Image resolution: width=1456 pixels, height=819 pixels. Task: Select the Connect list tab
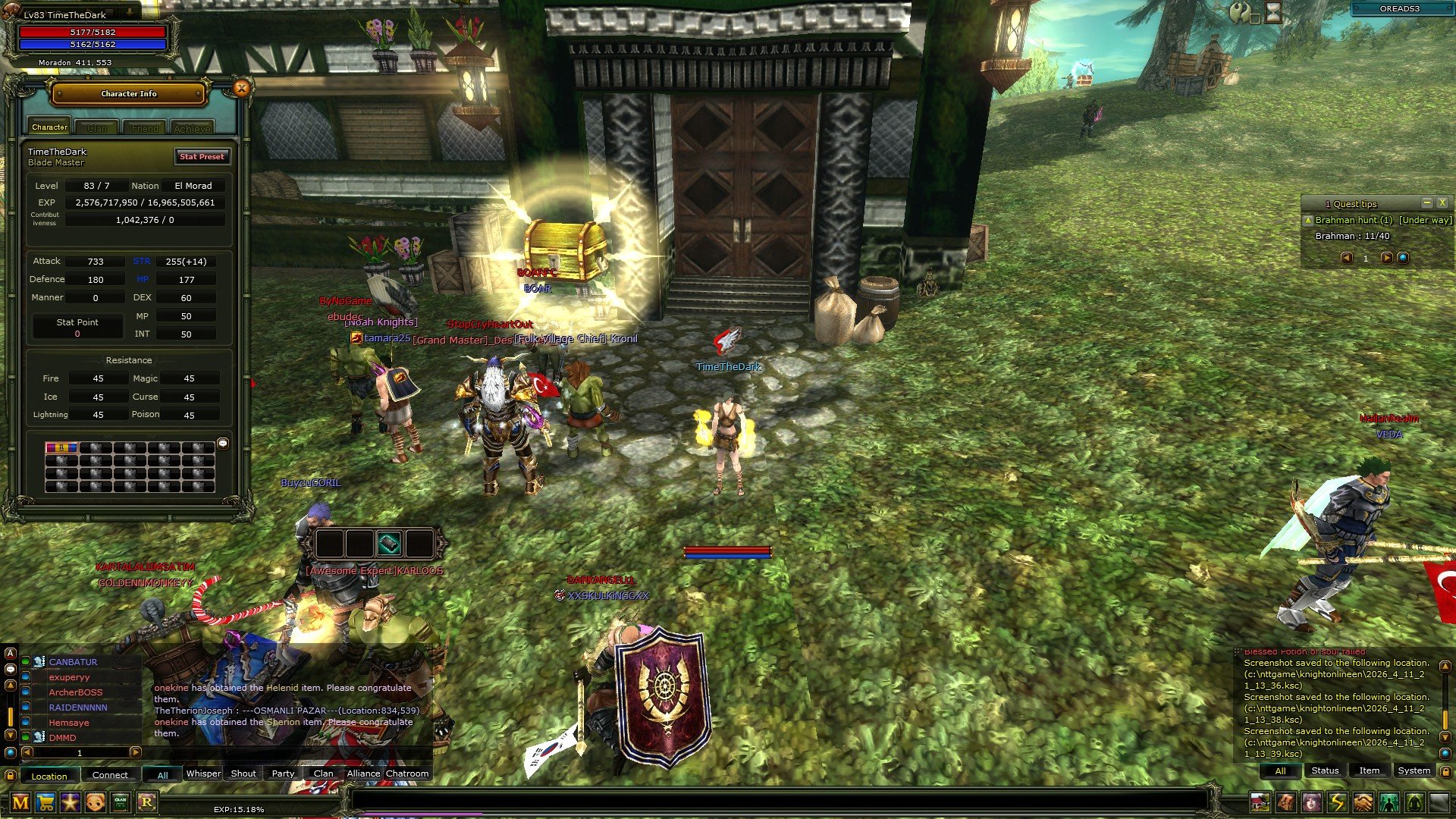[110, 775]
